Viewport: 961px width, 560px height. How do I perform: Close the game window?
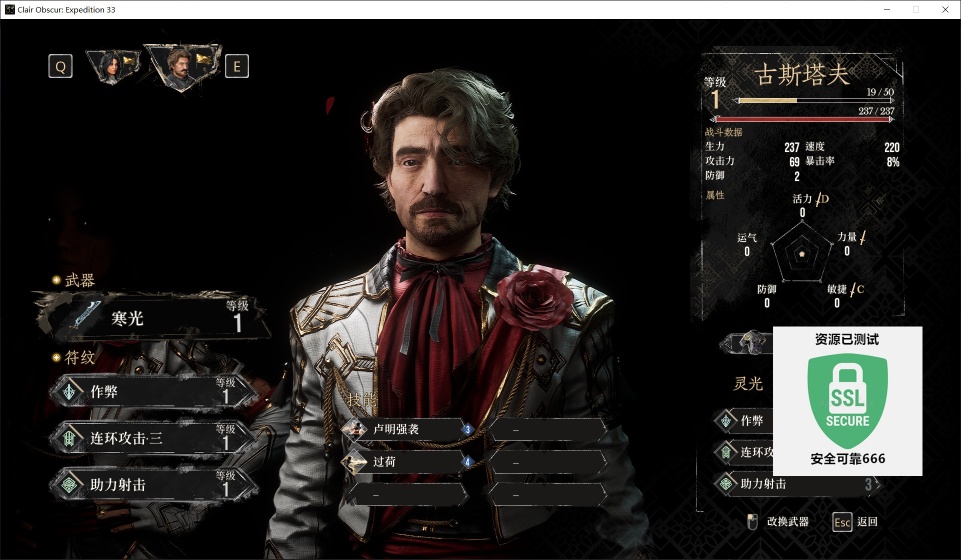944,9
